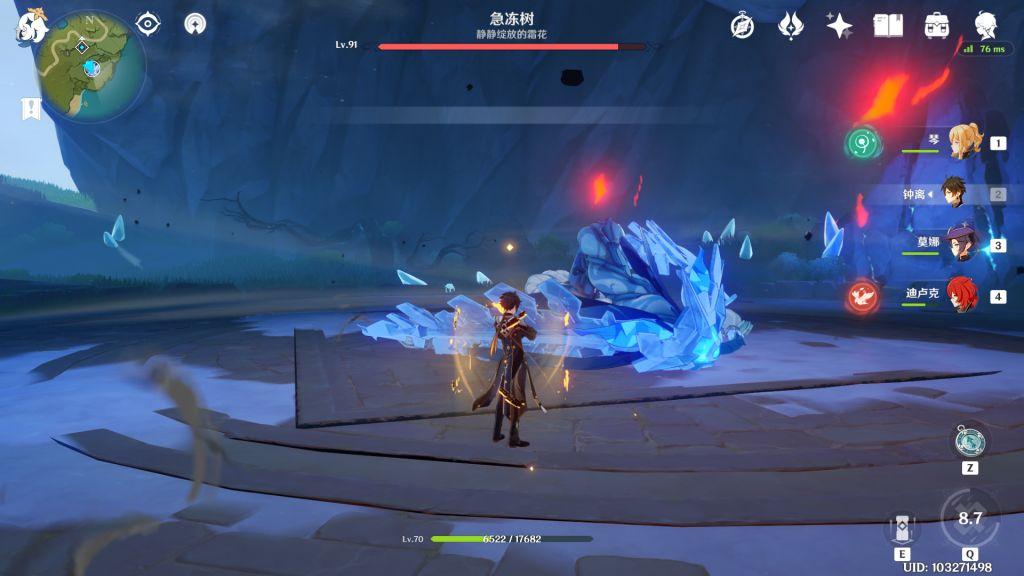Switch to party member 琴
The width and height of the screenshot is (1024, 576).
963,143
